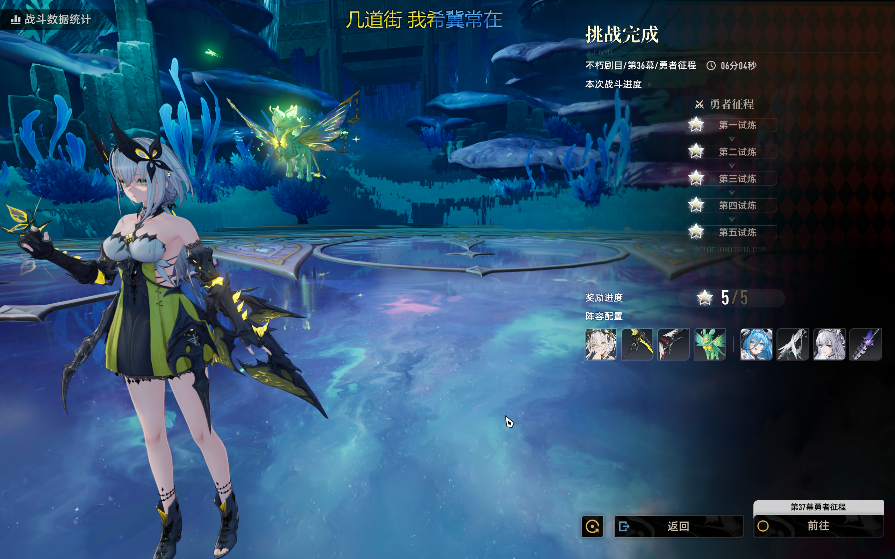895x559 pixels.
Task: Select the black and yellow weapon icon
Action: (x=637, y=344)
